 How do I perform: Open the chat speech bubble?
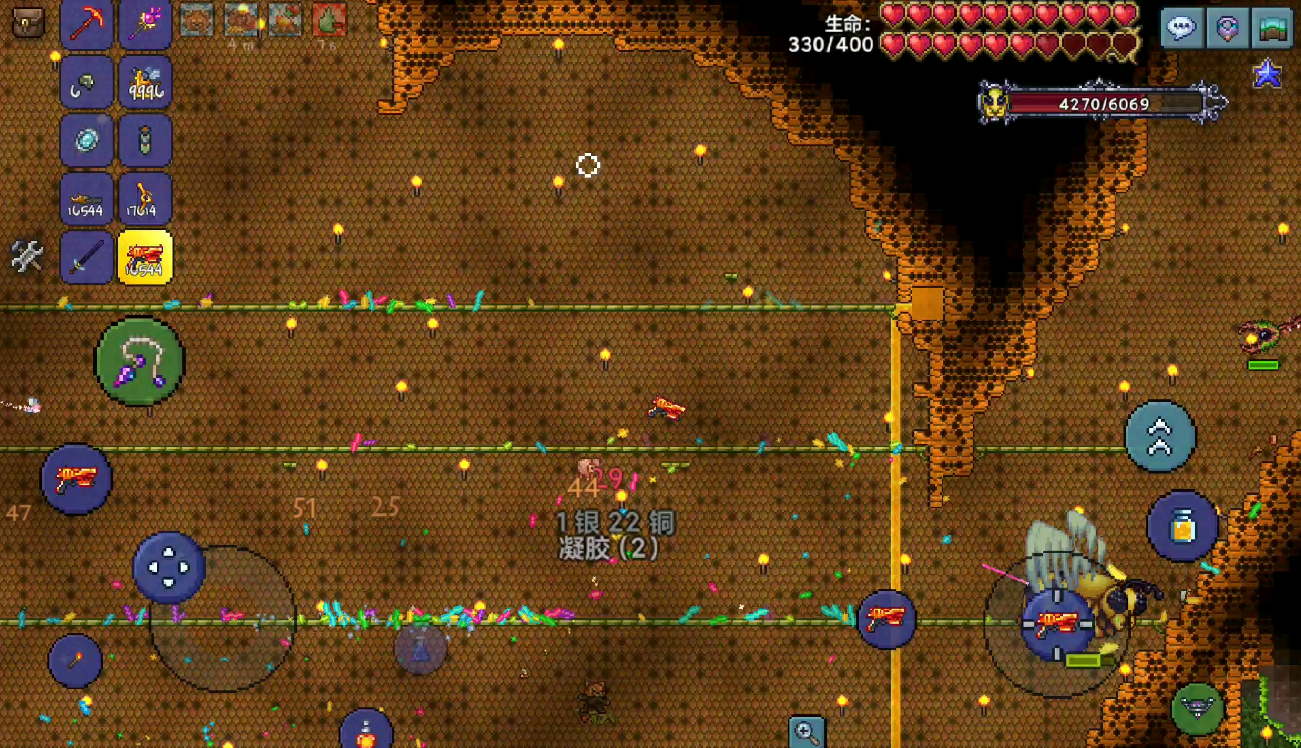tap(1181, 28)
